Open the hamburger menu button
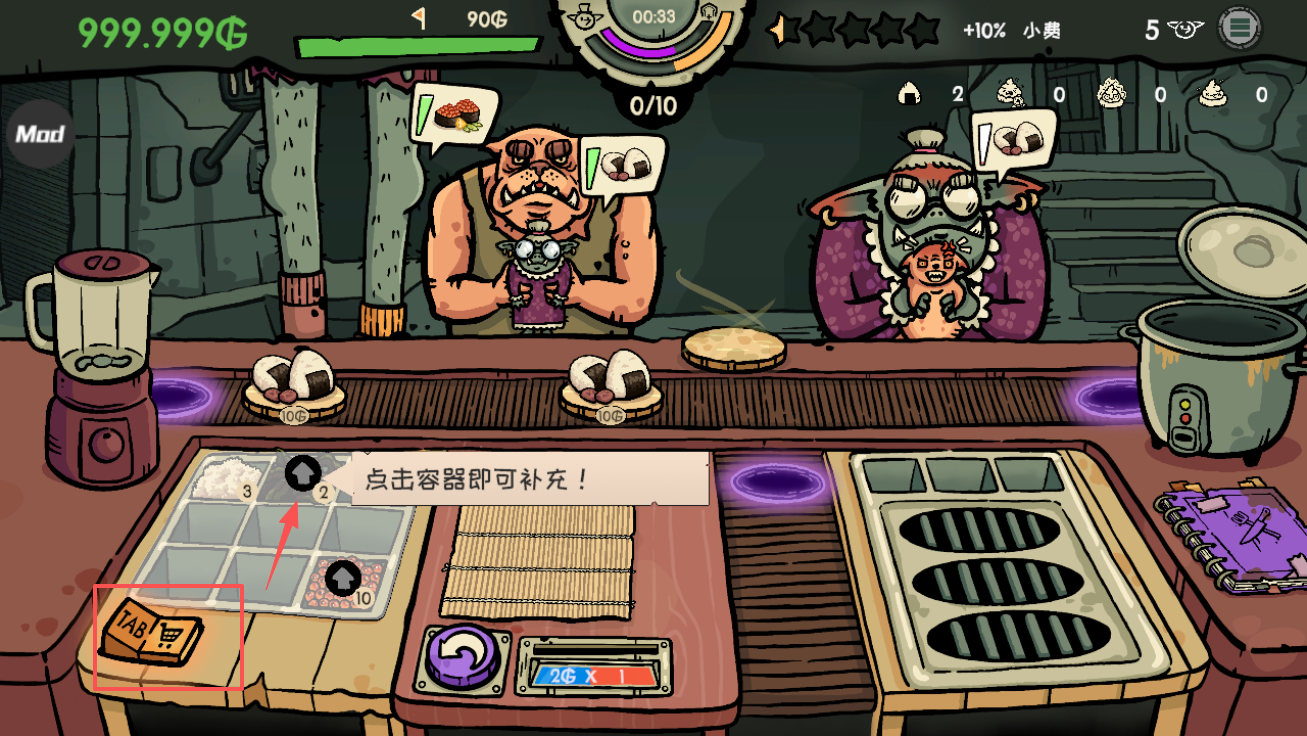This screenshot has width=1307, height=736. [x=1239, y=28]
